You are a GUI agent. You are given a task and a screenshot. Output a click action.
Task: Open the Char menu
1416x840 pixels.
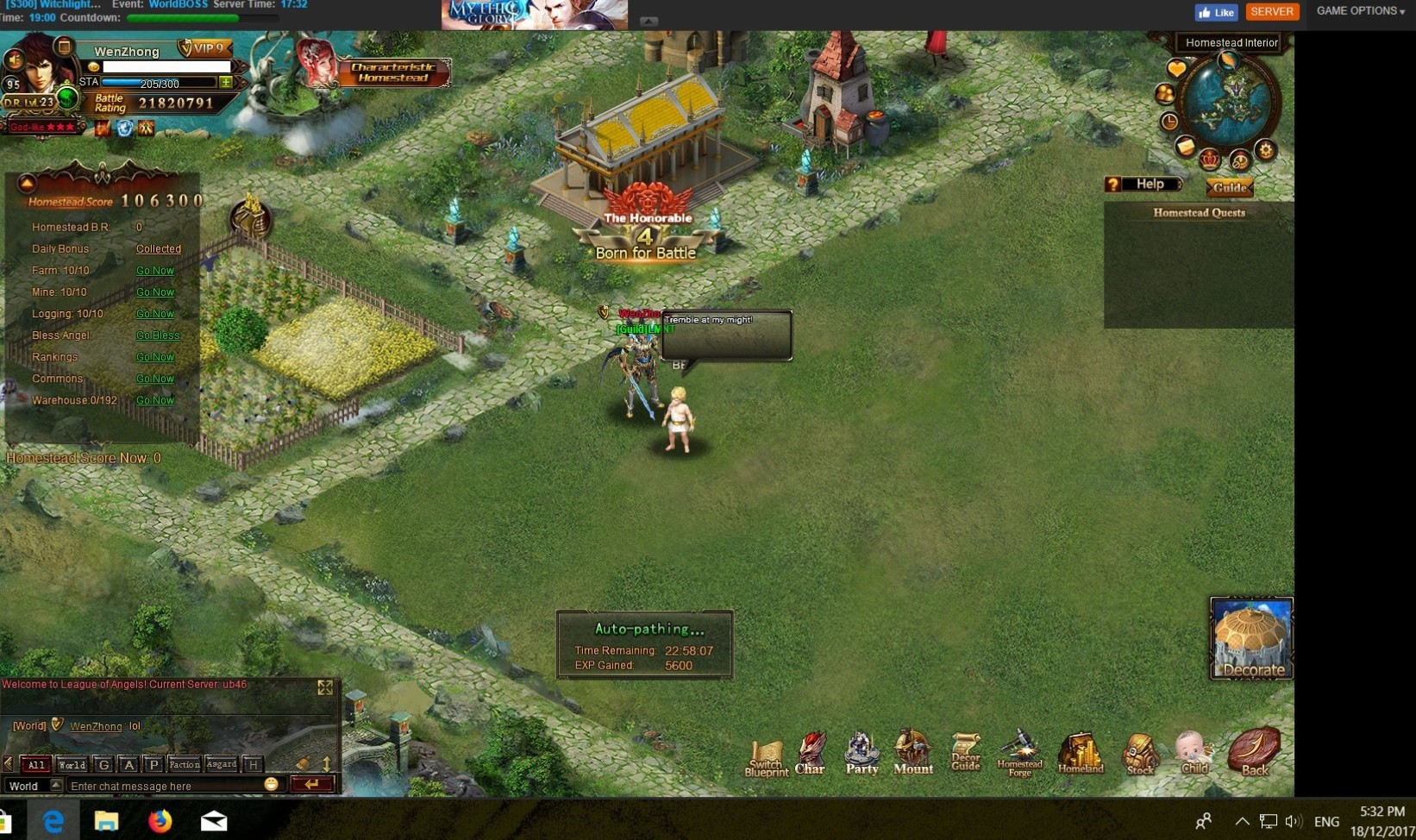coord(810,752)
